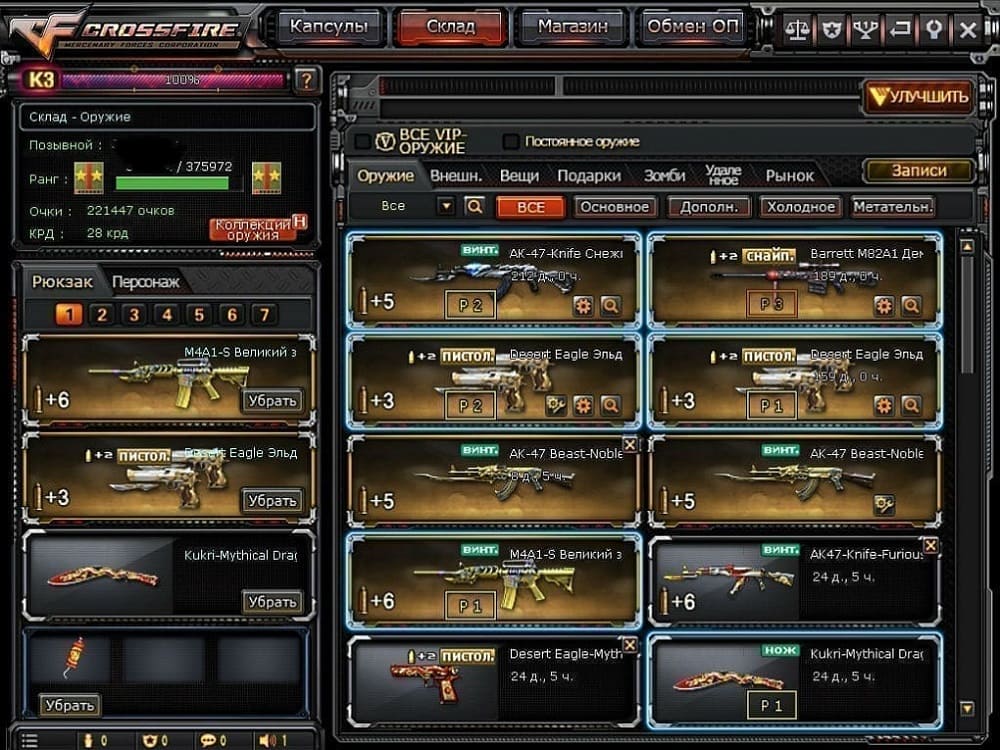The image size is (1000, 750).
Task: Show the Рынок market tab
Action: pos(790,176)
